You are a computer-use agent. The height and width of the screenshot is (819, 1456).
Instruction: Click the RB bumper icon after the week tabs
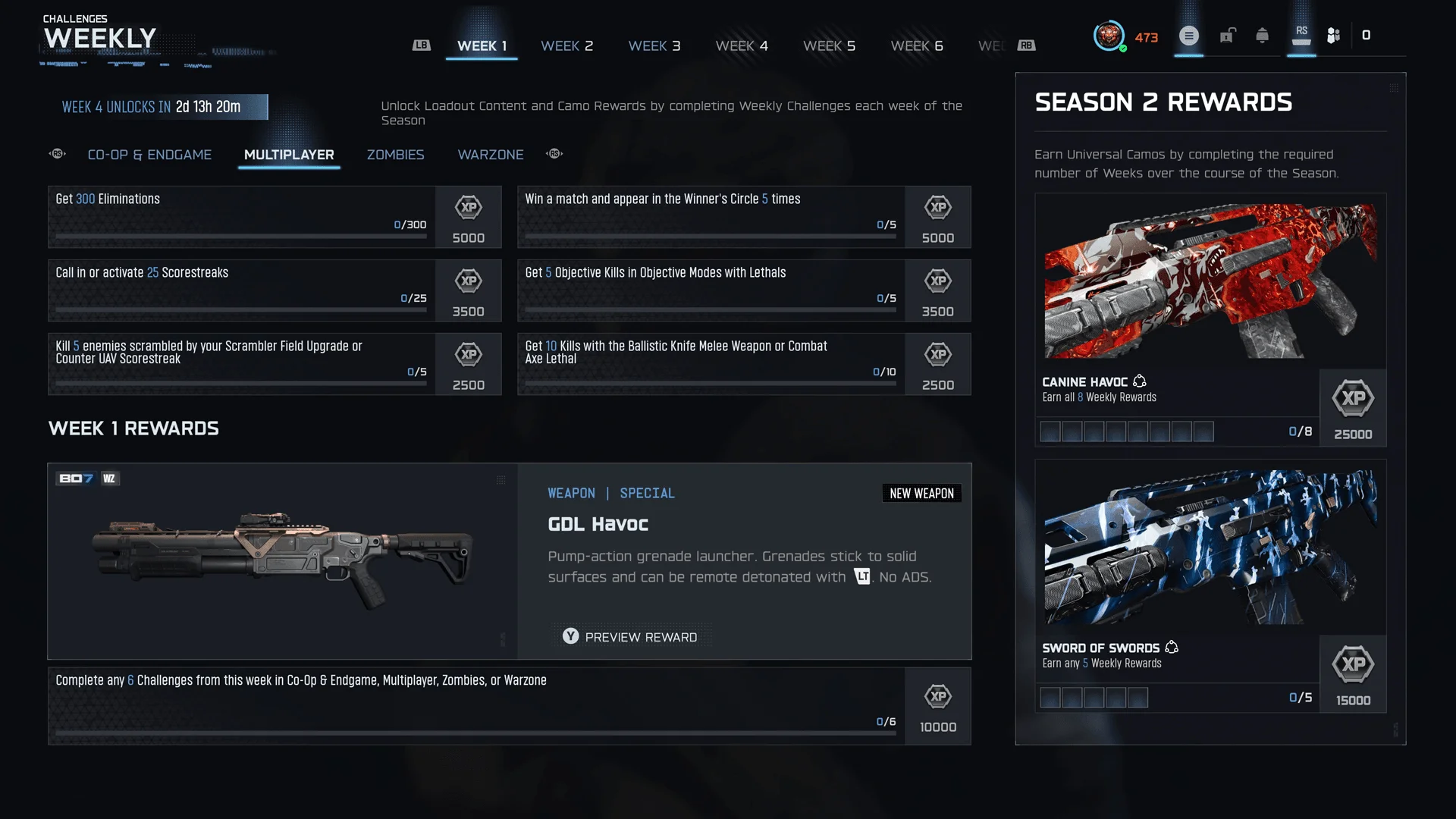(x=1028, y=45)
